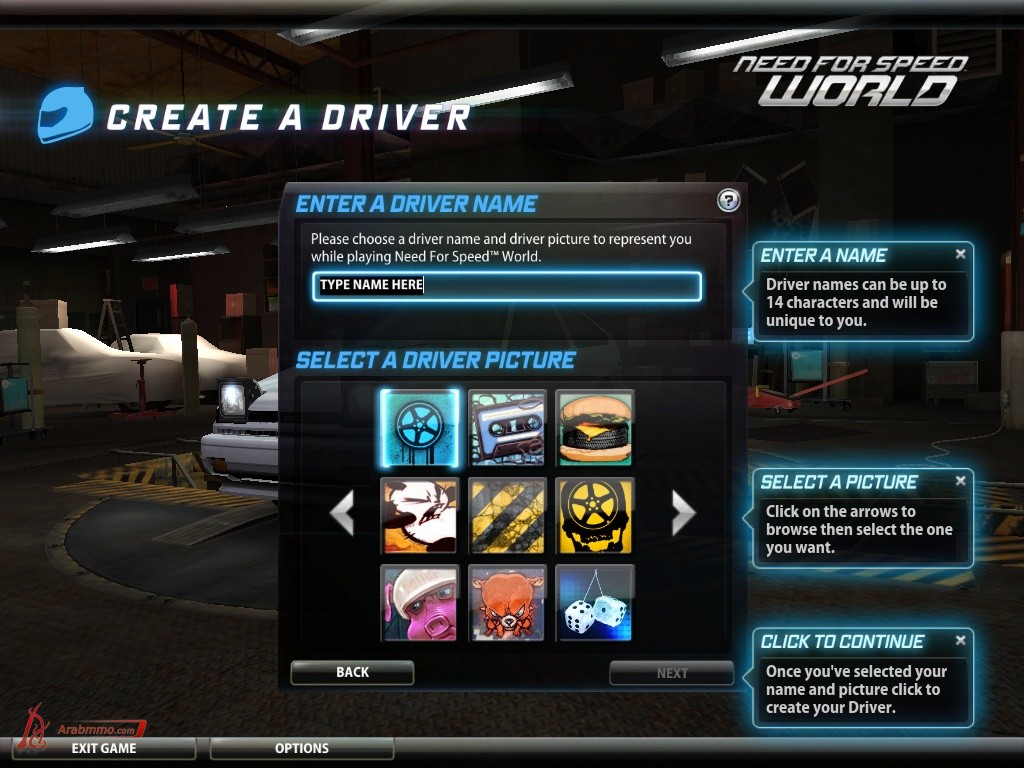The height and width of the screenshot is (768, 1024).
Task: Pick the pink pig with beanie picture
Action: tap(420, 602)
